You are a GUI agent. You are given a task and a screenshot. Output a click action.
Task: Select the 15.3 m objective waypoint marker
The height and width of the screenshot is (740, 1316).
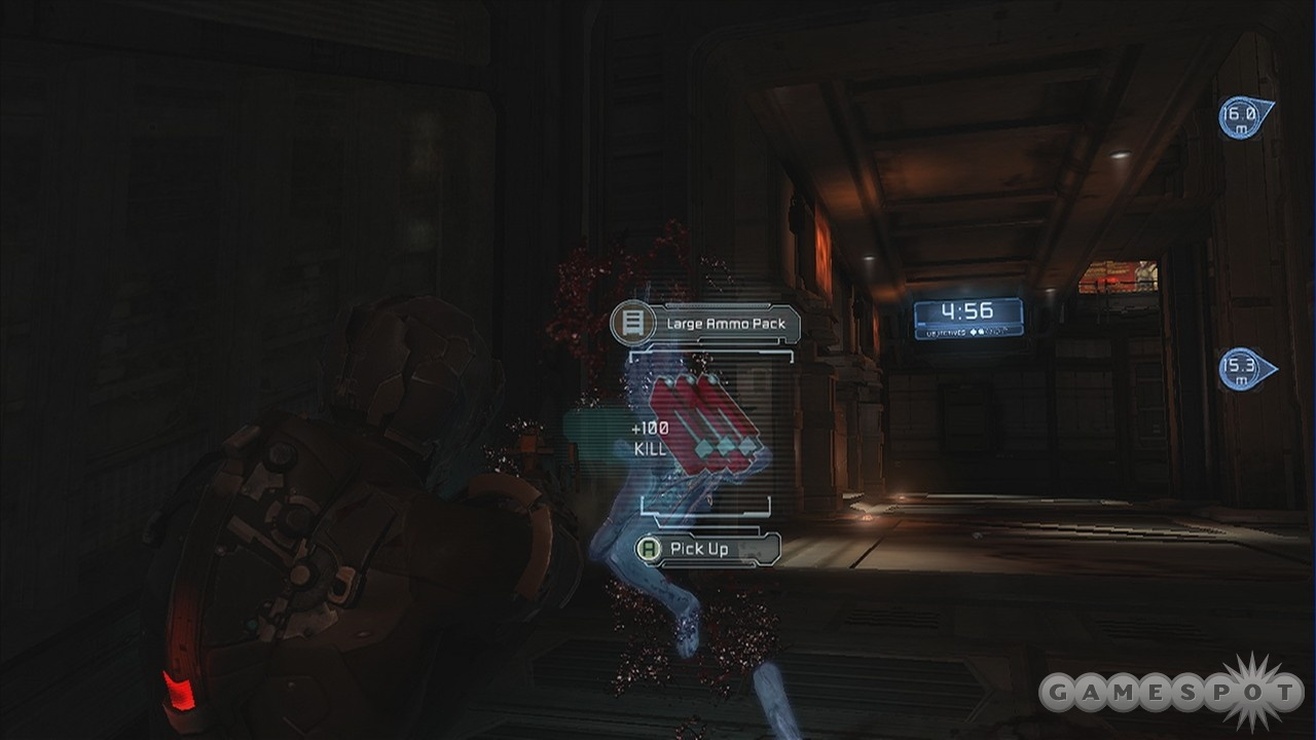click(1244, 369)
